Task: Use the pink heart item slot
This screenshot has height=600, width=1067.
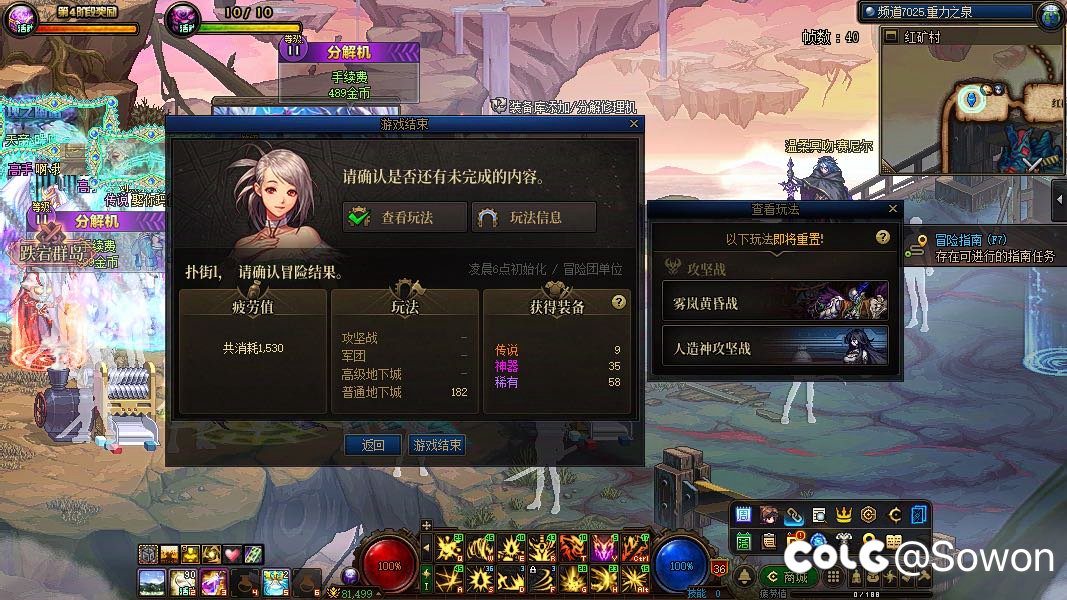Action: point(232,554)
